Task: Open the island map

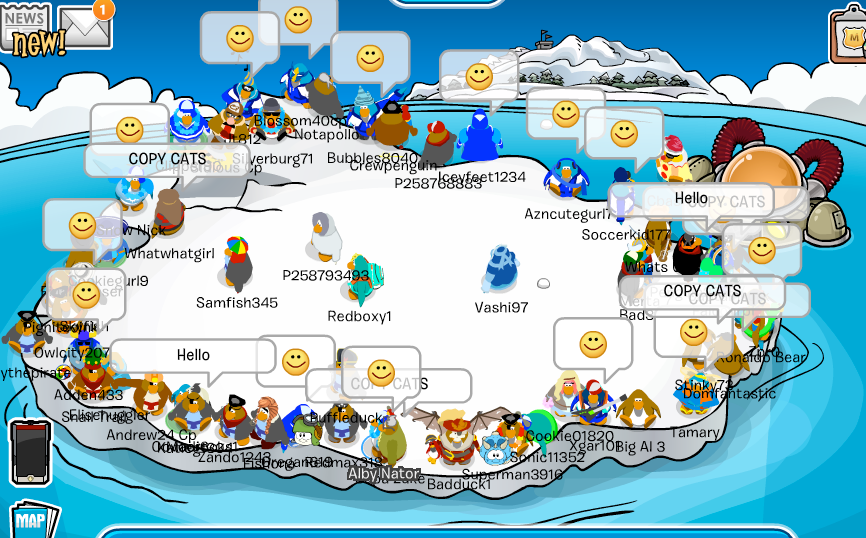Action: point(32,519)
